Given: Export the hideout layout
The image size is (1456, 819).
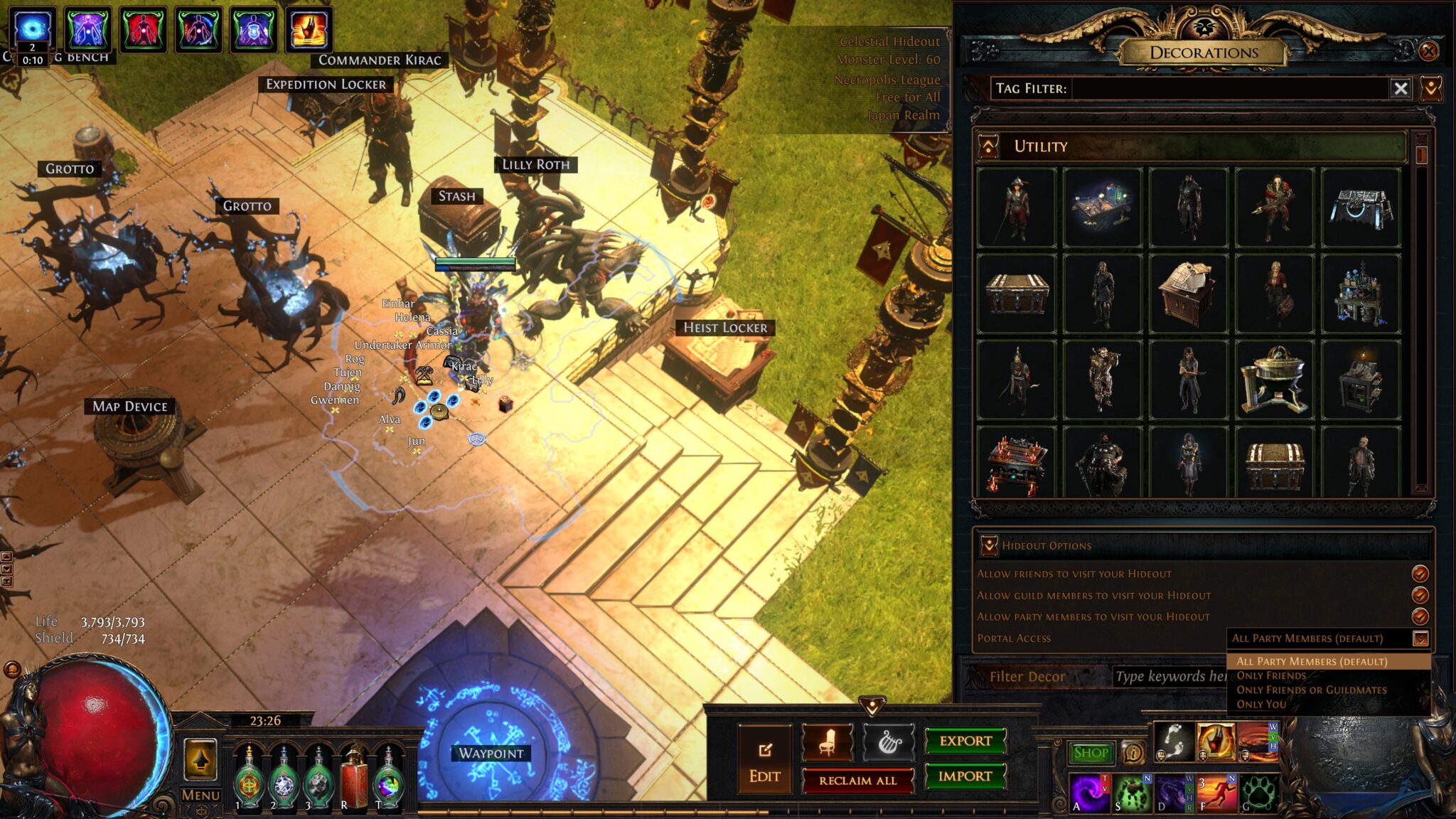Looking at the screenshot, I should pyautogui.click(x=965, y=741).
